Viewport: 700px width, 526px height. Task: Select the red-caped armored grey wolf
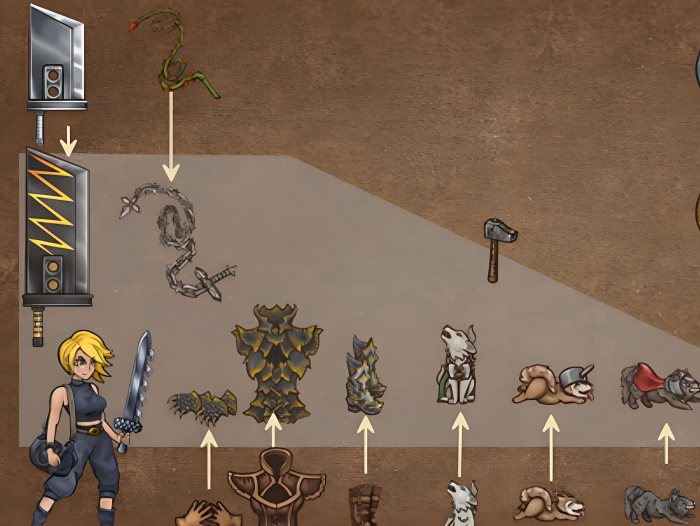tap(656, 386)
